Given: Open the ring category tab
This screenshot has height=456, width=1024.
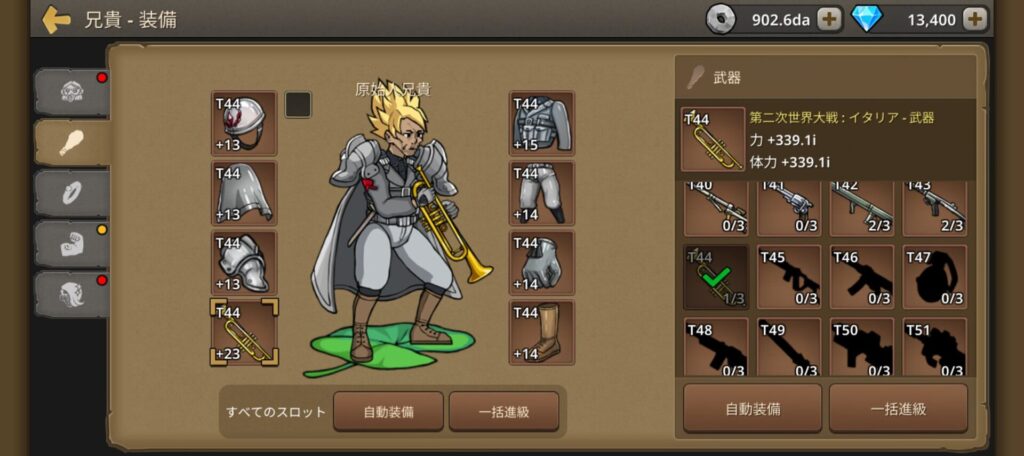Looking at the screenshot, I should pyautogui.click(x=72, y=193).
